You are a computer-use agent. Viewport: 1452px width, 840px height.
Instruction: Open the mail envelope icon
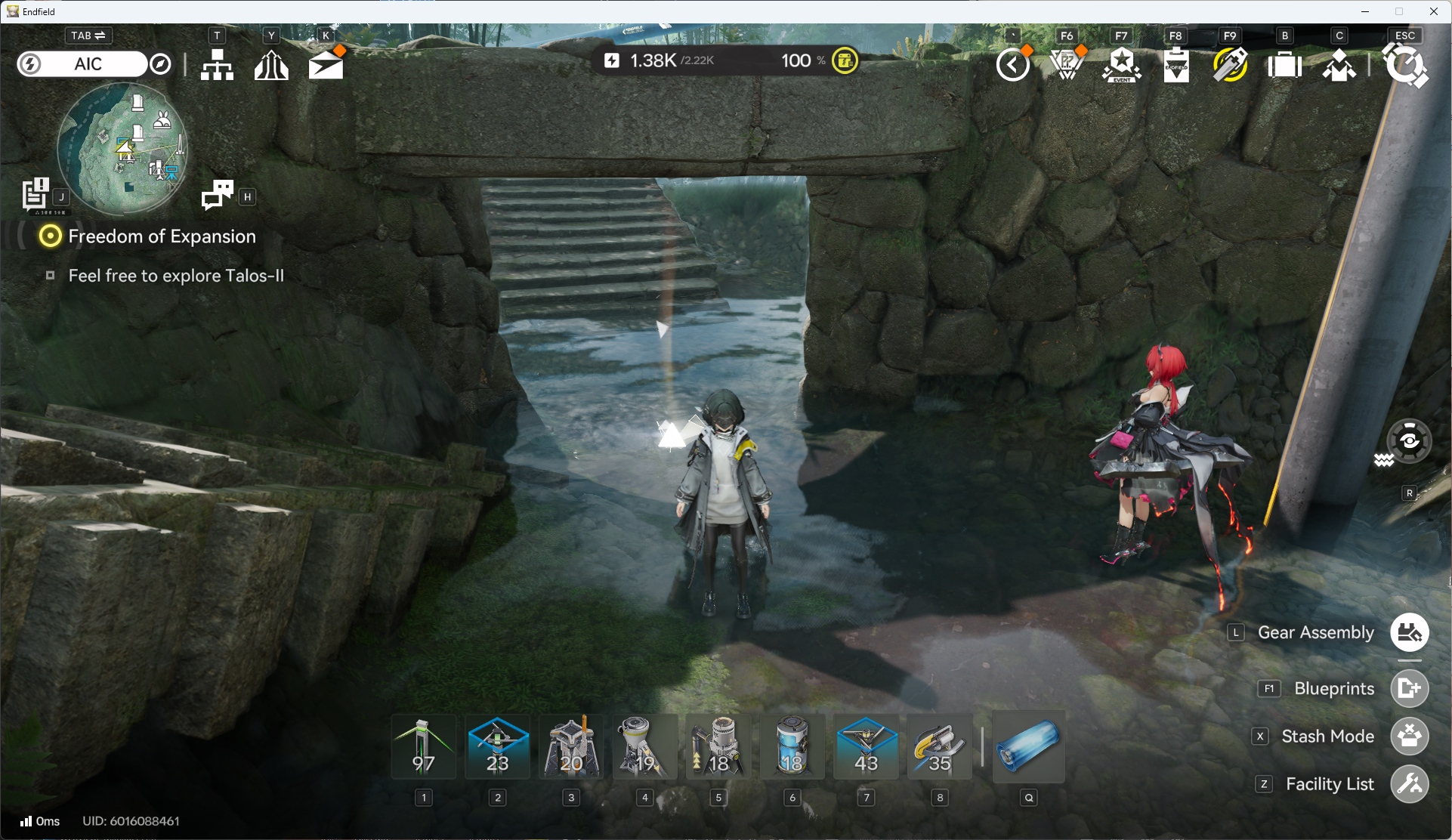pyautogui.click(x=326, y=65)
